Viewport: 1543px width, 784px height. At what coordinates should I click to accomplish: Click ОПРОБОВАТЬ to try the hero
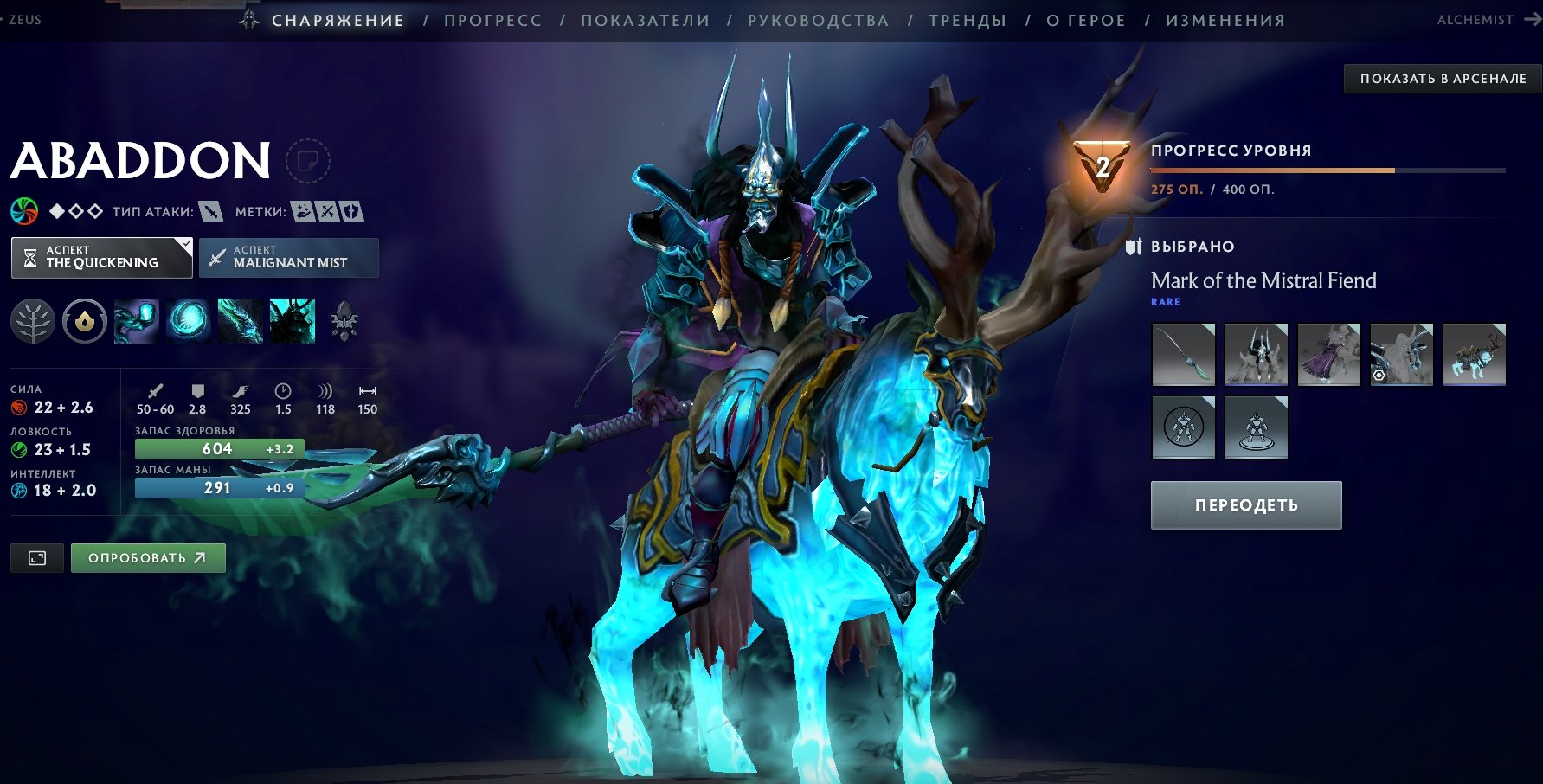[x=147, y=557]
